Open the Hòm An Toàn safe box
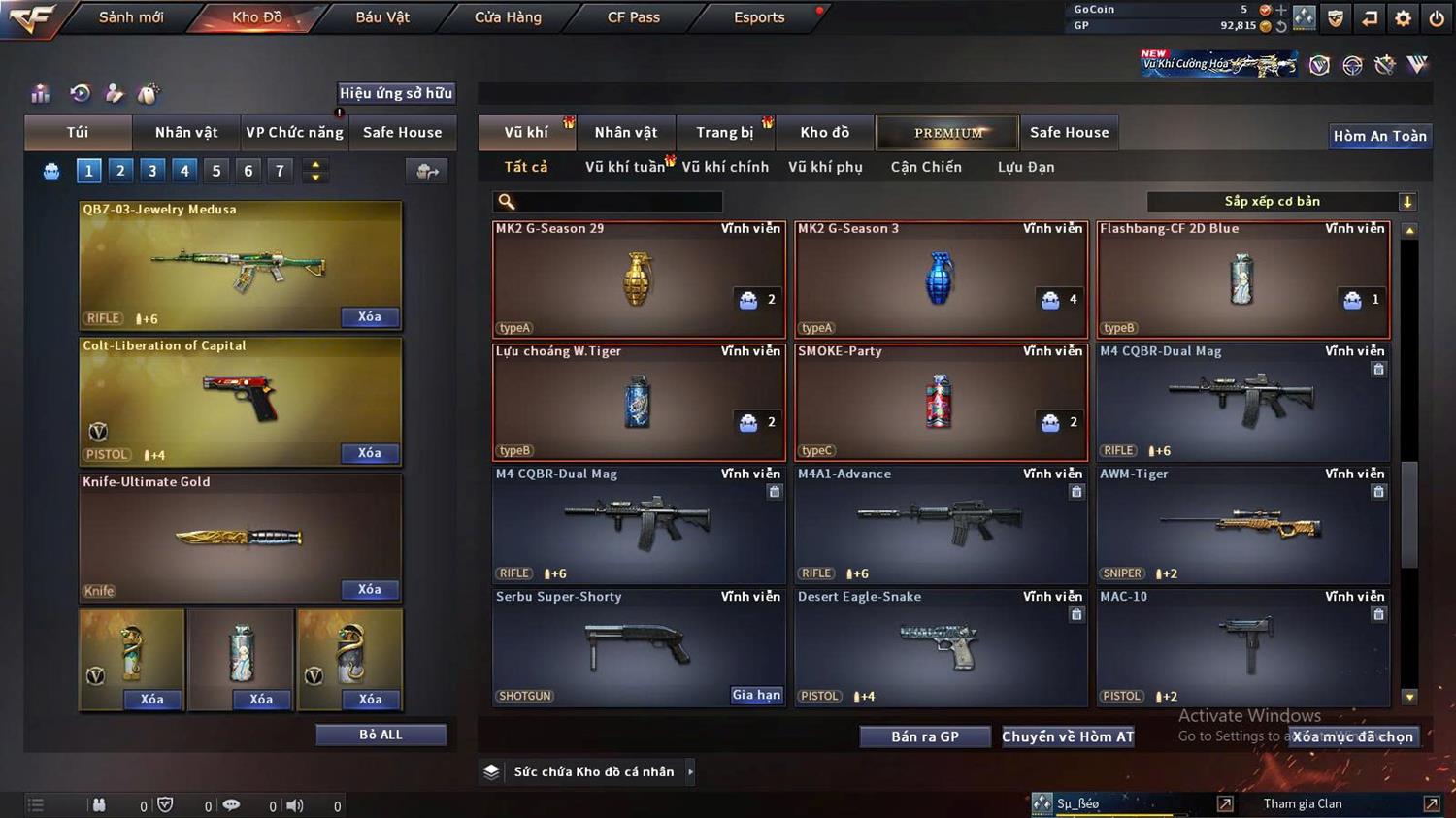The image size is (1456, 818). tap(1379, 136)
